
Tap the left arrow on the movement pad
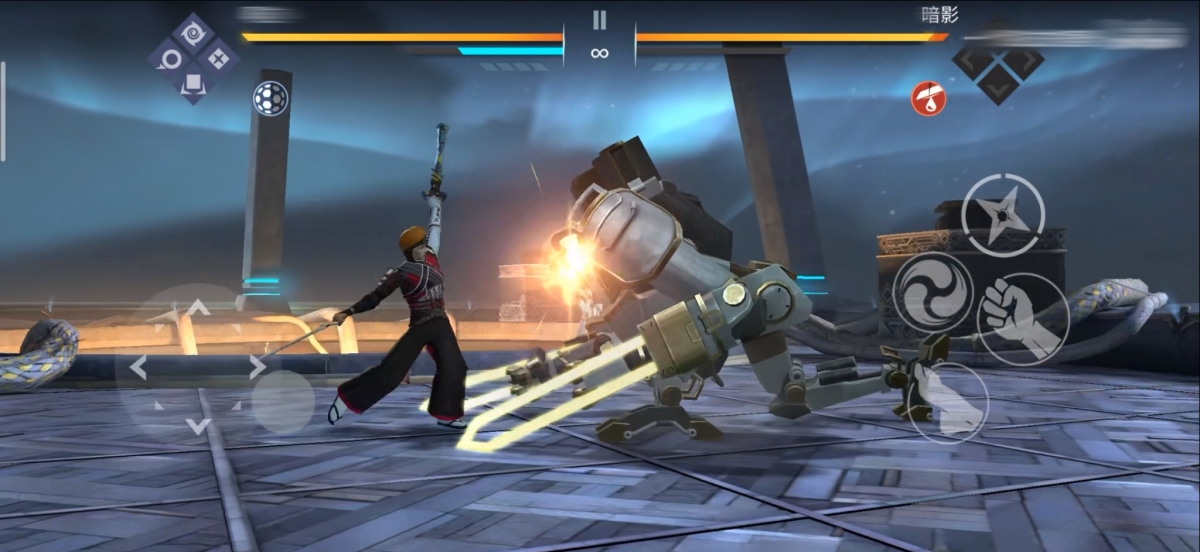coord(139,367)
